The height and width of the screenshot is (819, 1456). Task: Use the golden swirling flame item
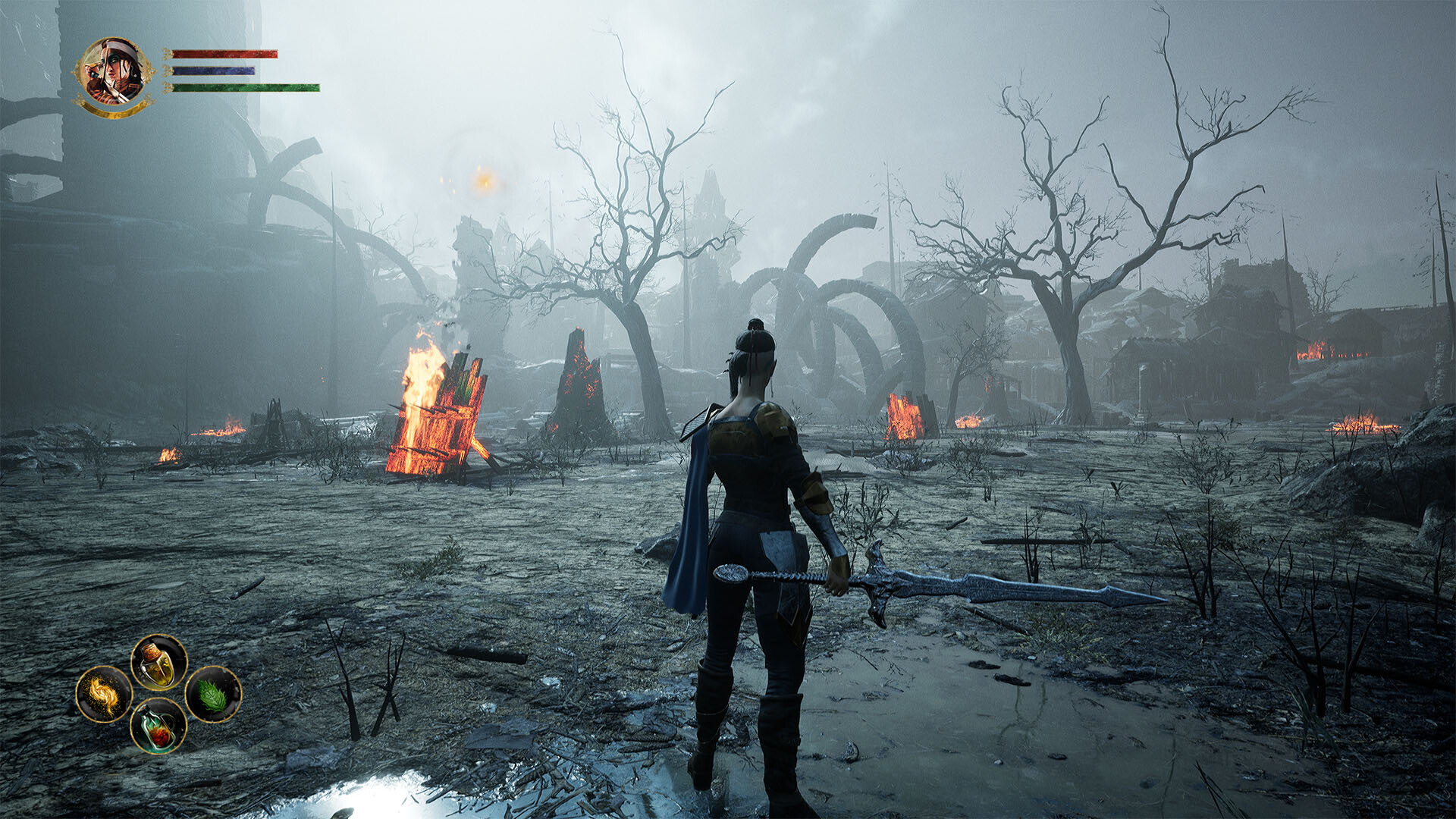click(x=104, y=694)
